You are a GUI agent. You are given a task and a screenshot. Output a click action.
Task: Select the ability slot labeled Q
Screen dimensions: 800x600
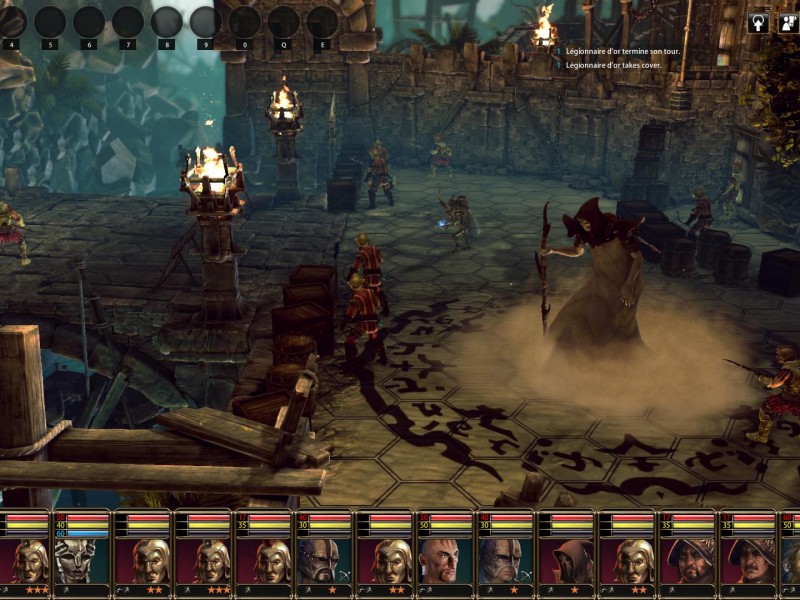(283, 23)
